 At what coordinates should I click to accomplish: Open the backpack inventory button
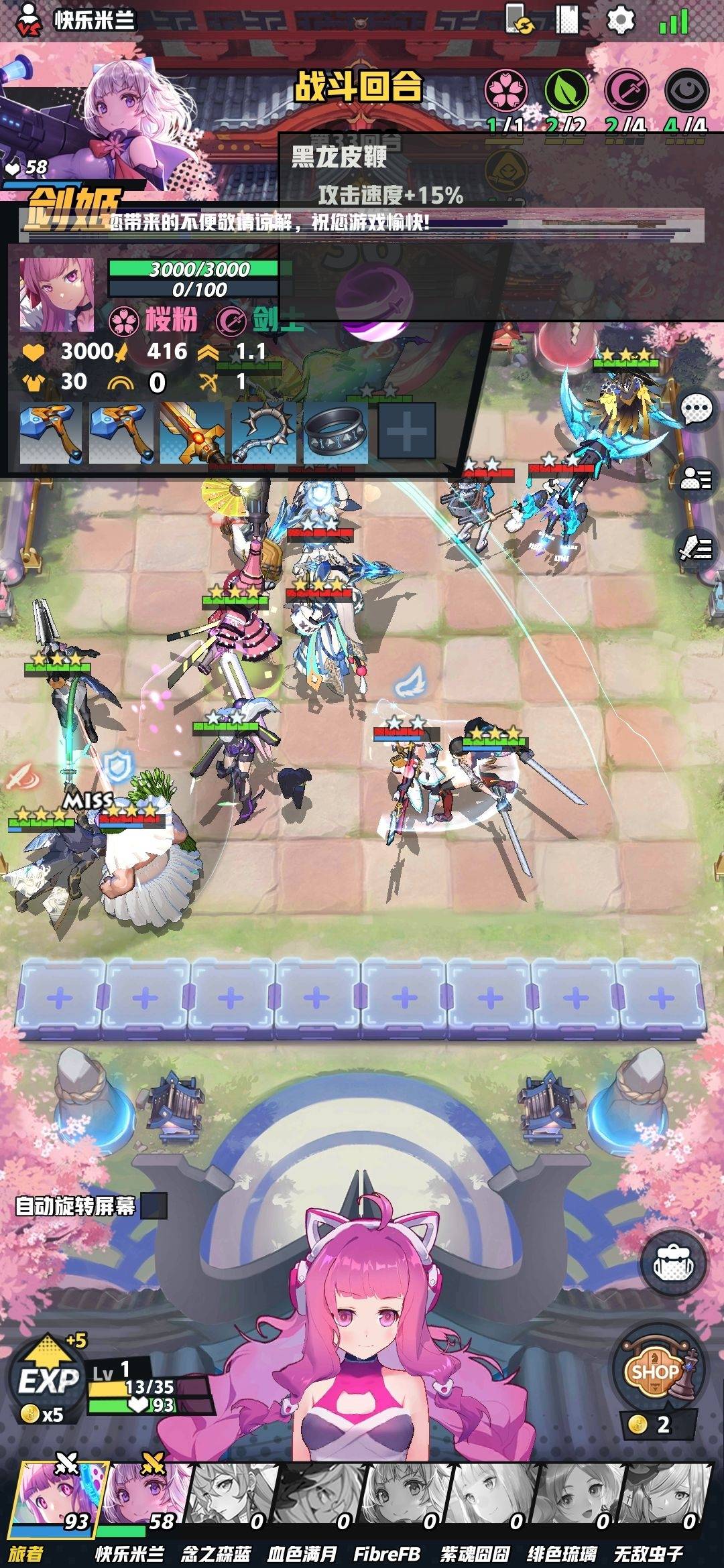[672, 1264]
